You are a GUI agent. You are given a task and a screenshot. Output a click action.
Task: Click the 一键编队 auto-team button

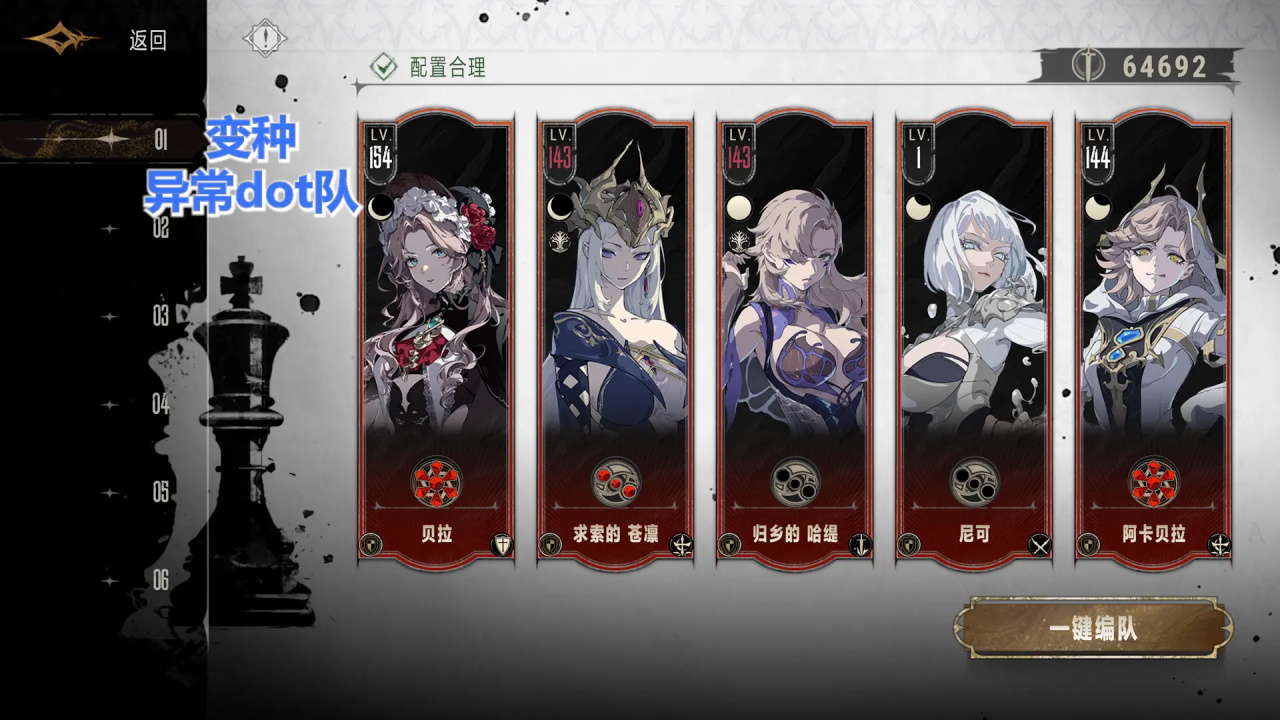point(1093,629)
